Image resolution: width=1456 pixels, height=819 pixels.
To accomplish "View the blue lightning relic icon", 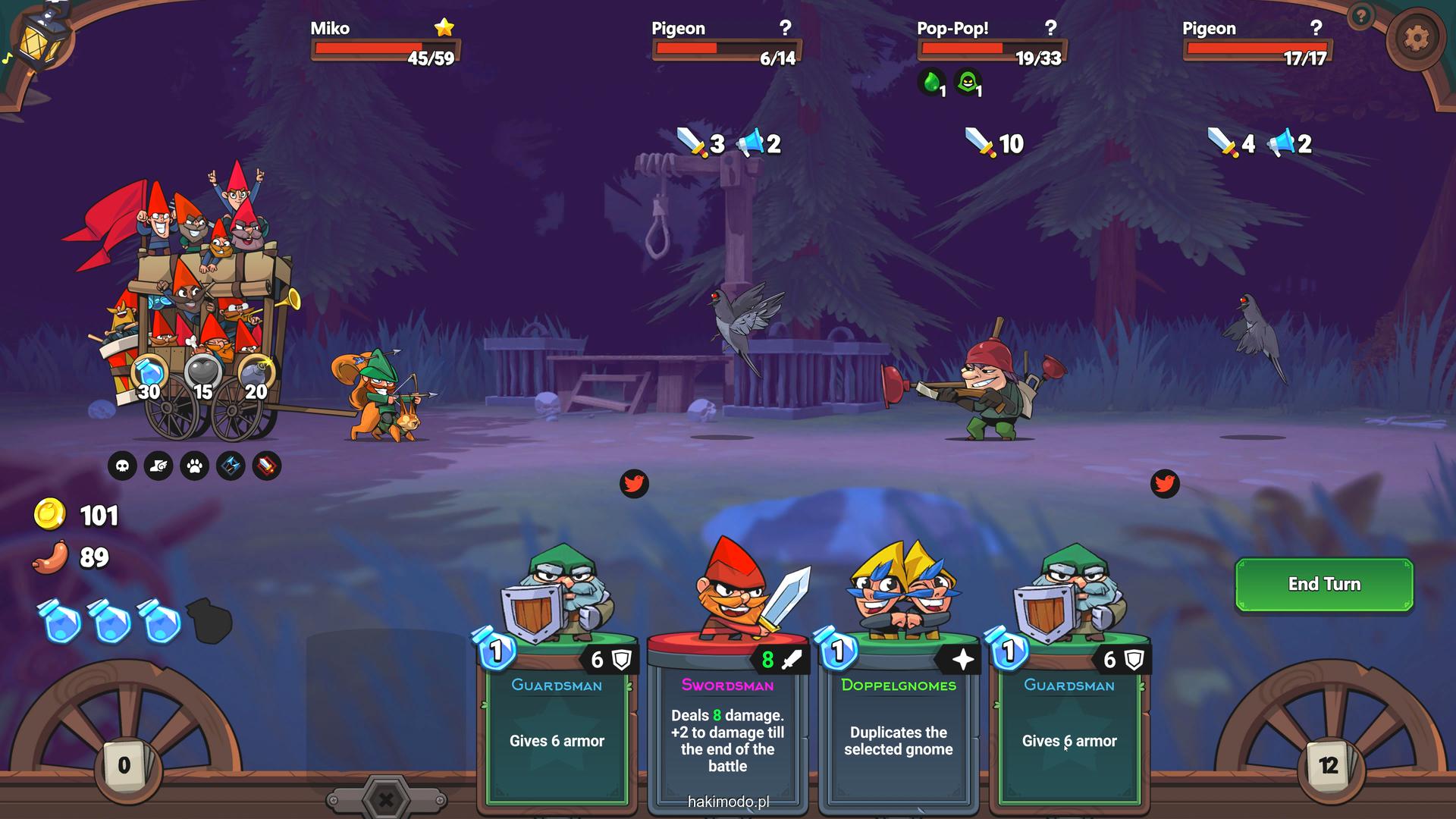I will (231, 466).
